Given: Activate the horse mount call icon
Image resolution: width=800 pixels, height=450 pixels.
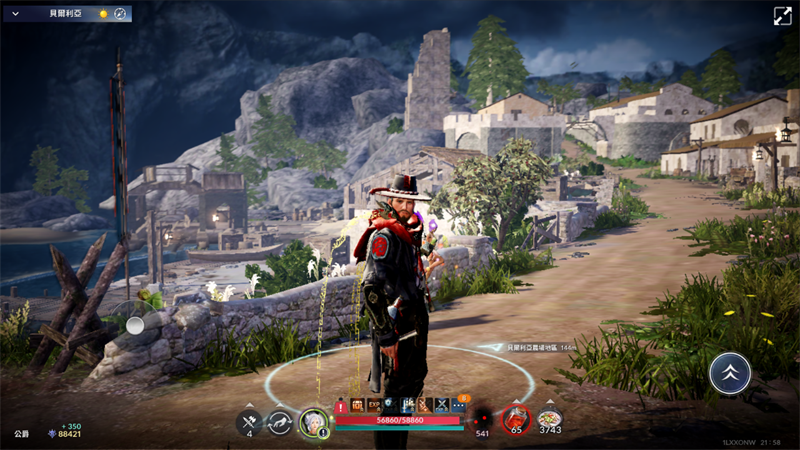Looking at the screenshot, I should (x=280, y=422).
